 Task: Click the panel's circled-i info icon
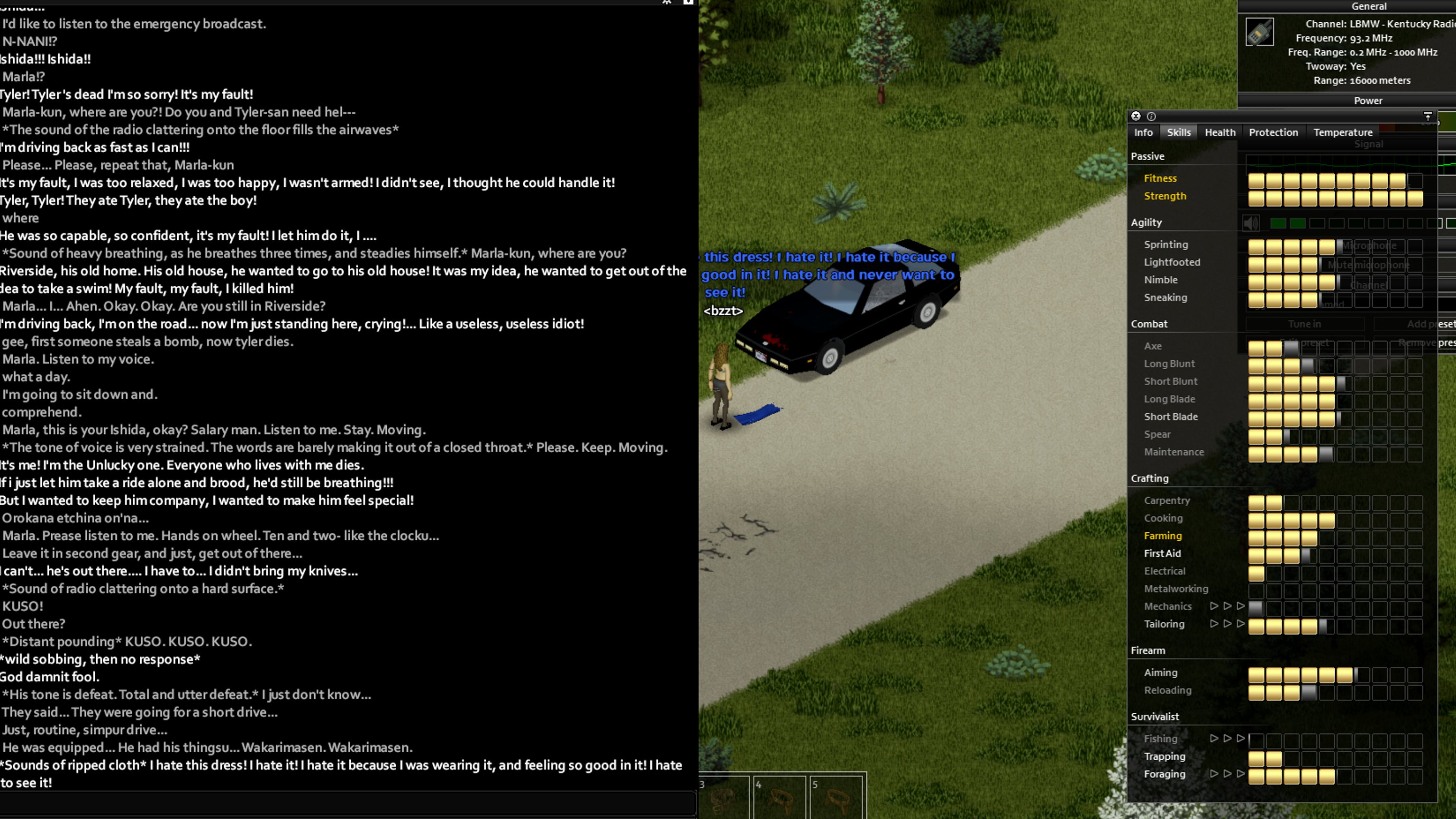click(1151, 116)
